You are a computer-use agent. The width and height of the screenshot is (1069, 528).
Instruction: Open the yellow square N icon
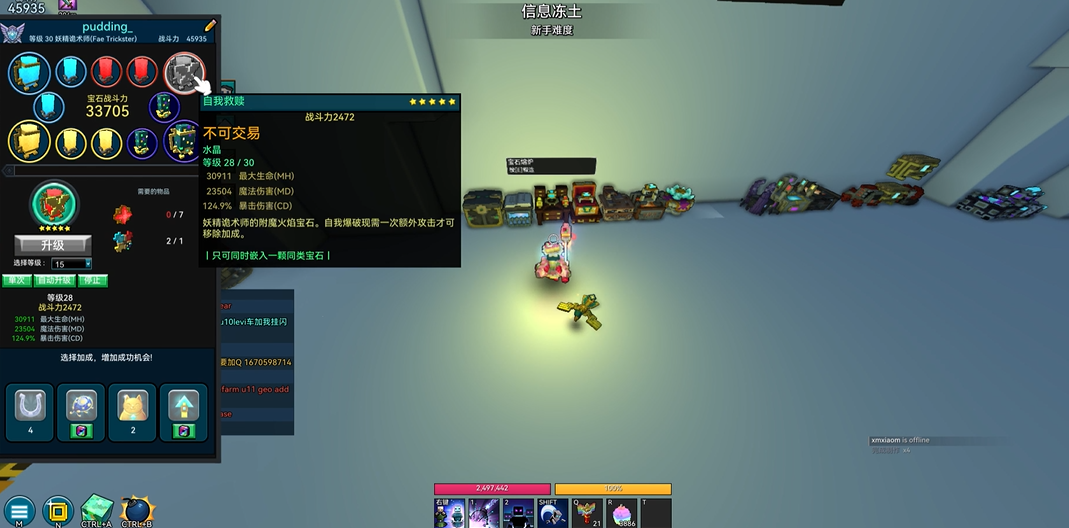(x=57, y=510)
